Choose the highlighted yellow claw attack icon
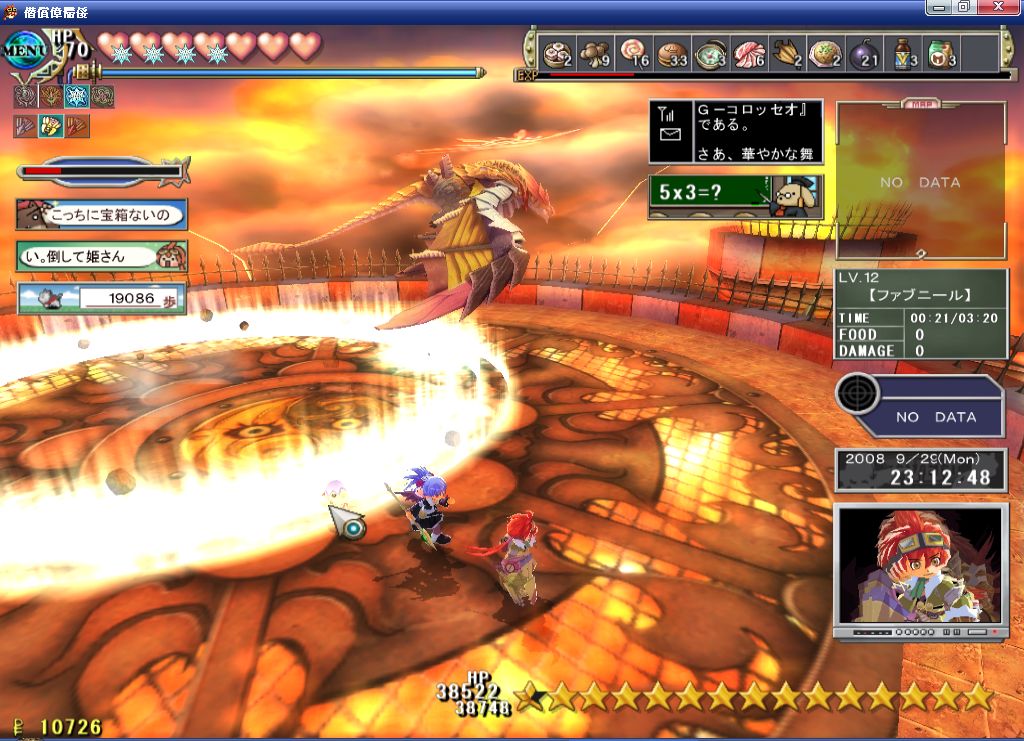The image size is (1024, 741). point(50,126)
